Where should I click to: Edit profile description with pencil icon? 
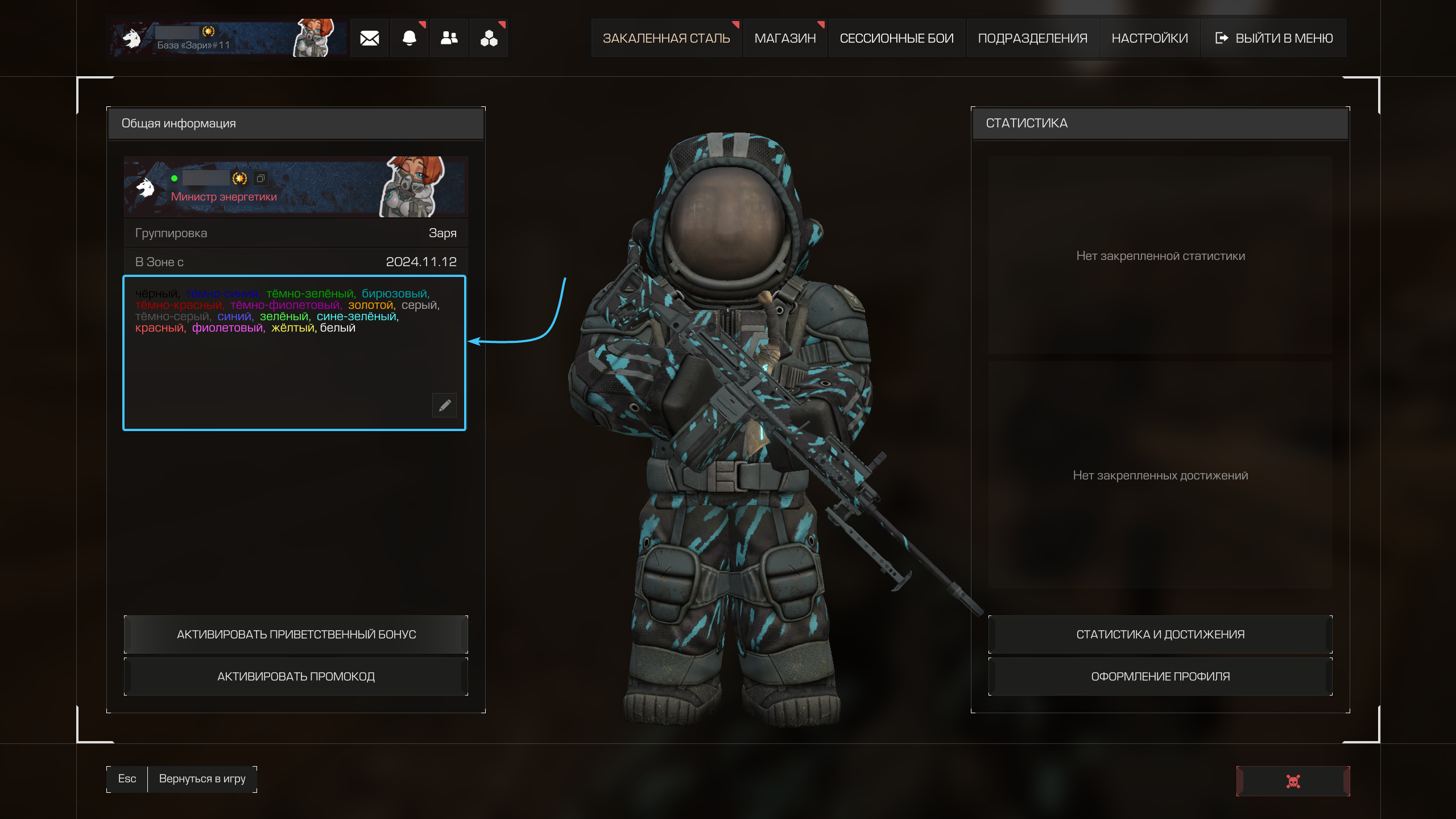445,405
